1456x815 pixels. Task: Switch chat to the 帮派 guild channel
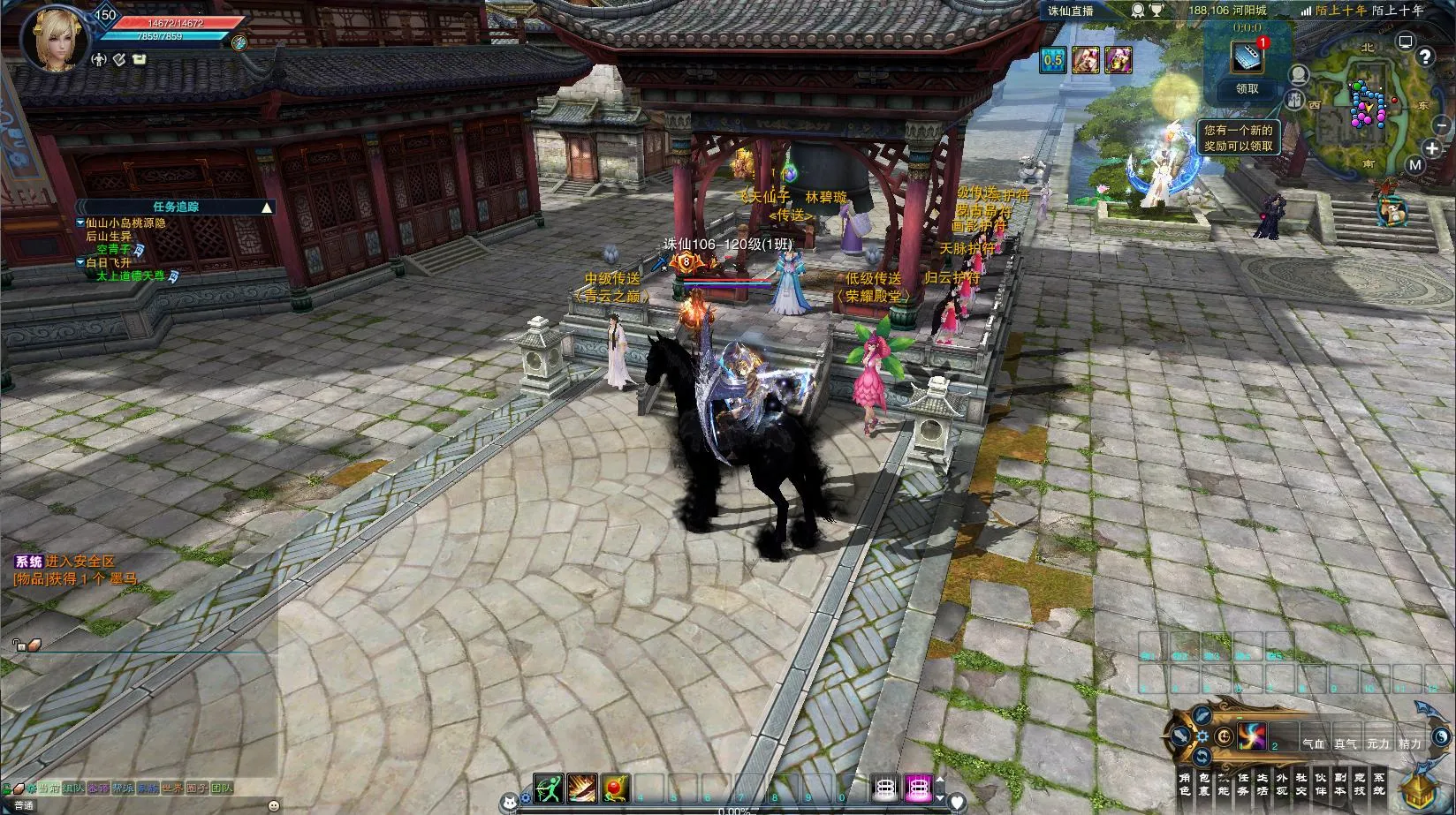[123, 789]
